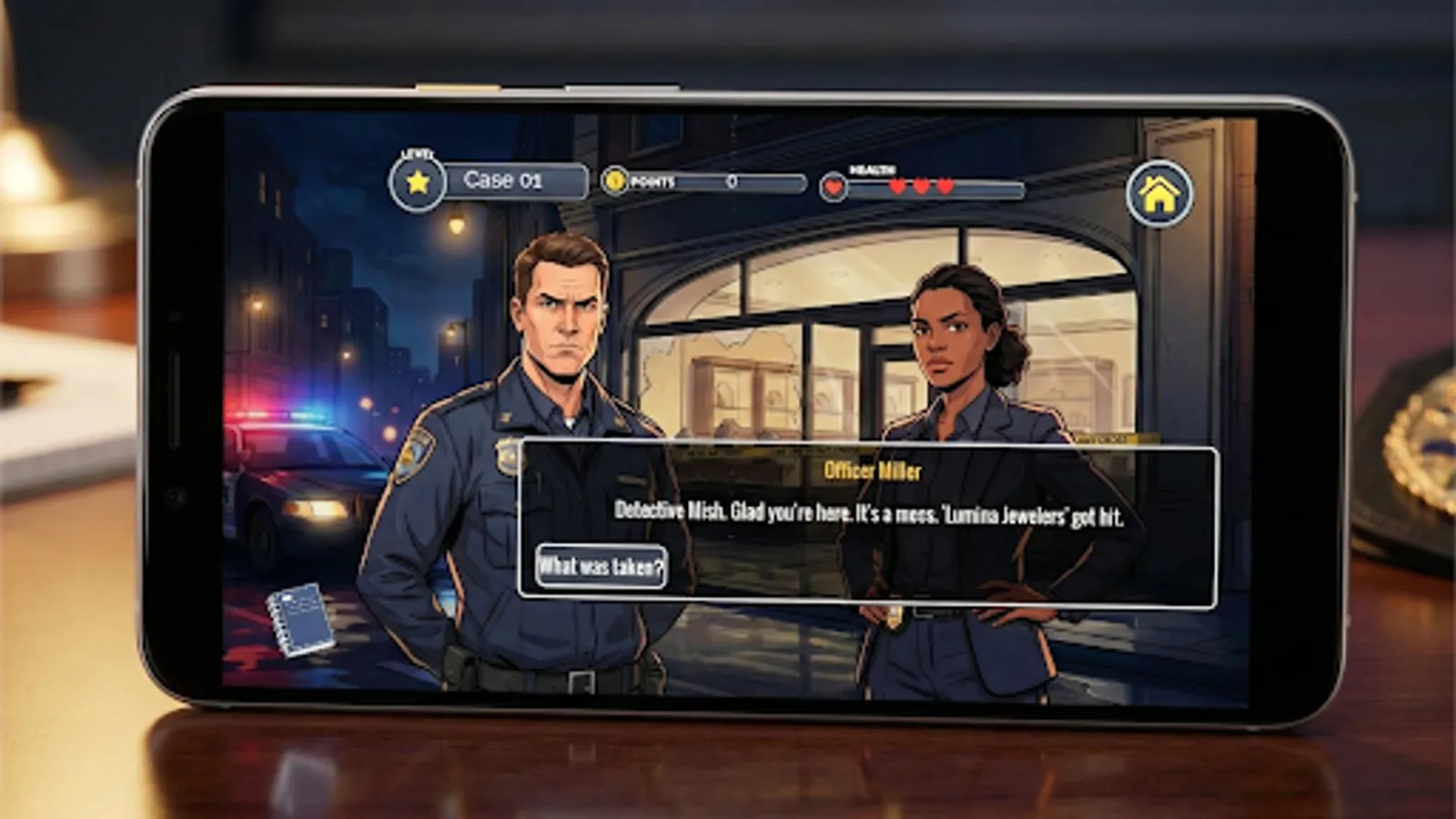Tap the third heart on the health meter
Viewport: 1456px width, 819px height.
(x=946, y=184)
